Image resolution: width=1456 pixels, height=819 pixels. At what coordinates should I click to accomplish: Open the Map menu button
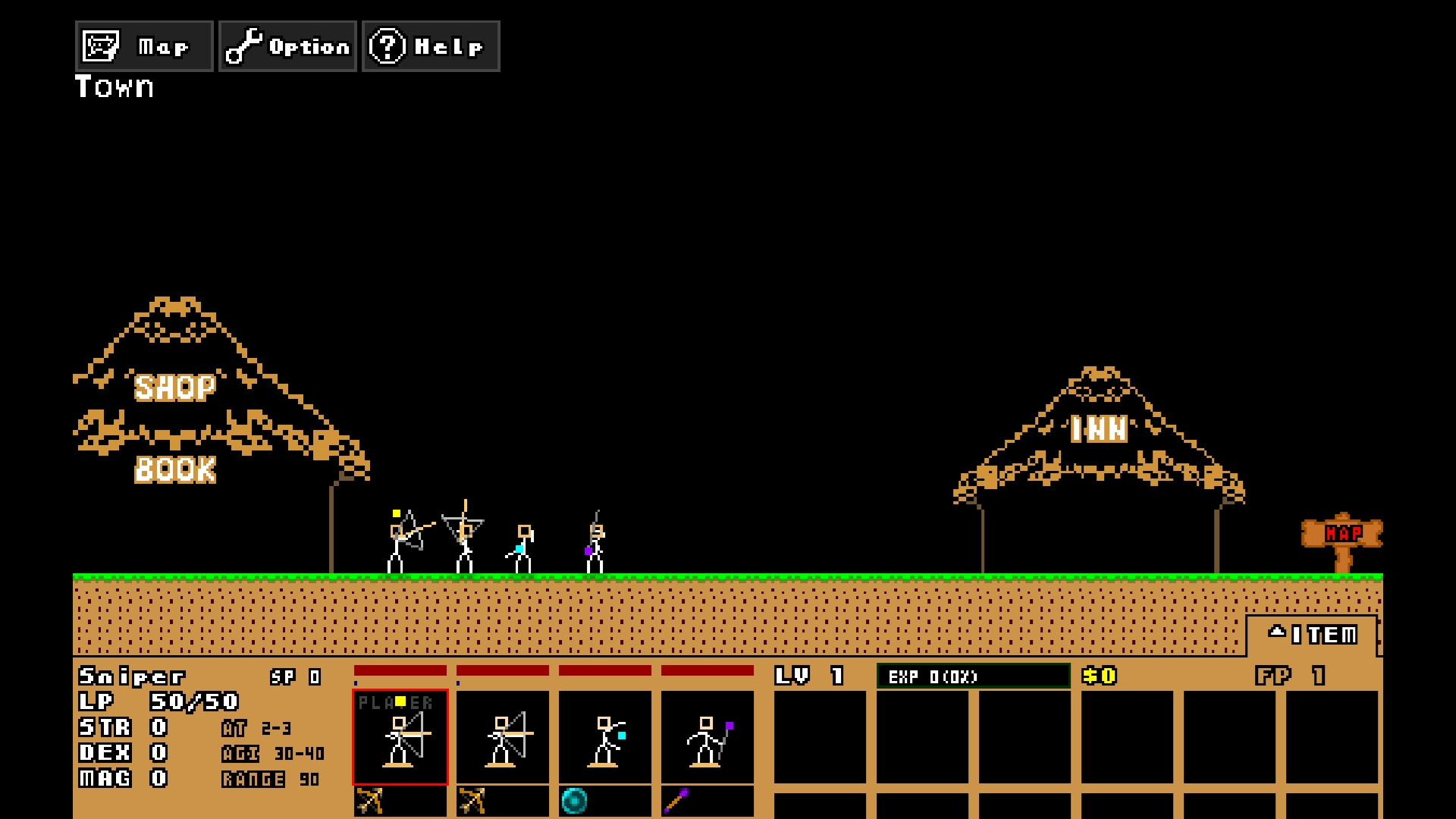(144, 46)
